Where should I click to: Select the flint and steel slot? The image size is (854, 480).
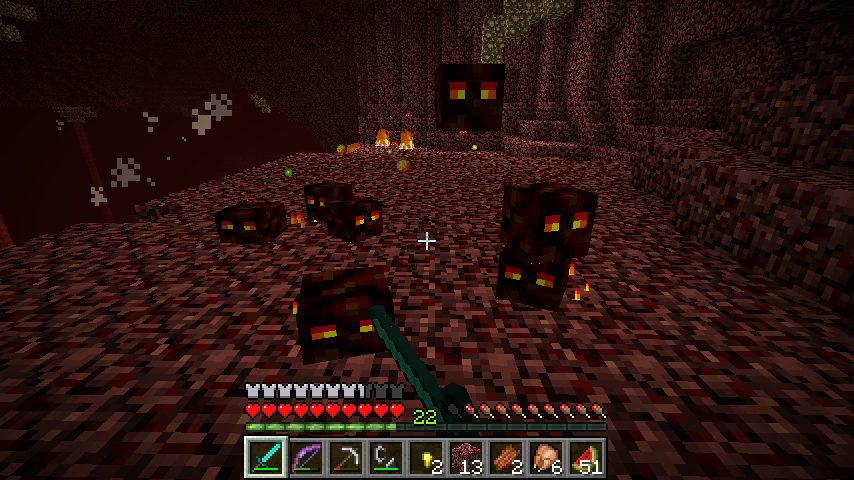386,457
